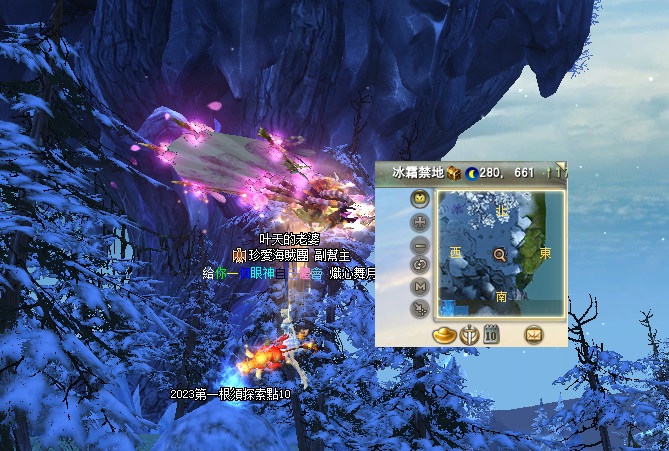This screenshot has height=451, width=669.
Task: Open the calendar icon showing 10
Action: click(x=491, y=333)
